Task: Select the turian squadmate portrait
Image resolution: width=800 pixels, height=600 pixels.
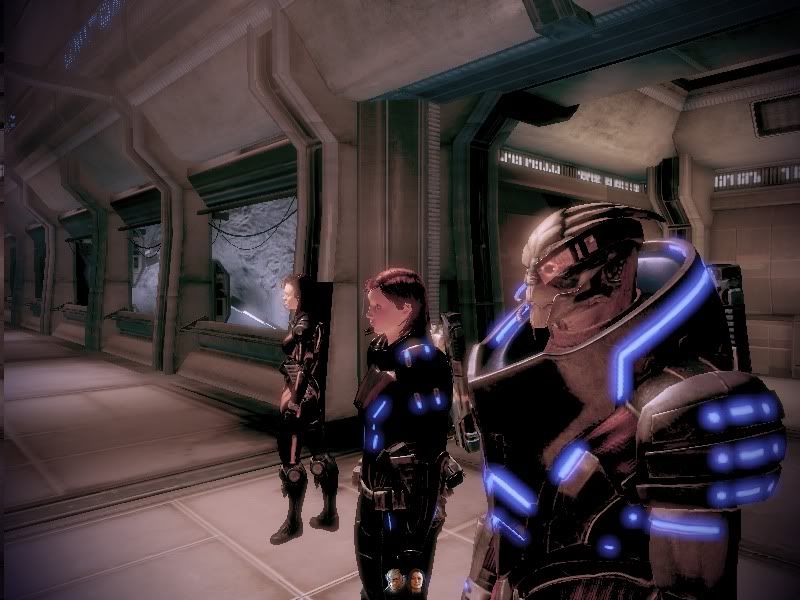Action: (x=395, y=578)
